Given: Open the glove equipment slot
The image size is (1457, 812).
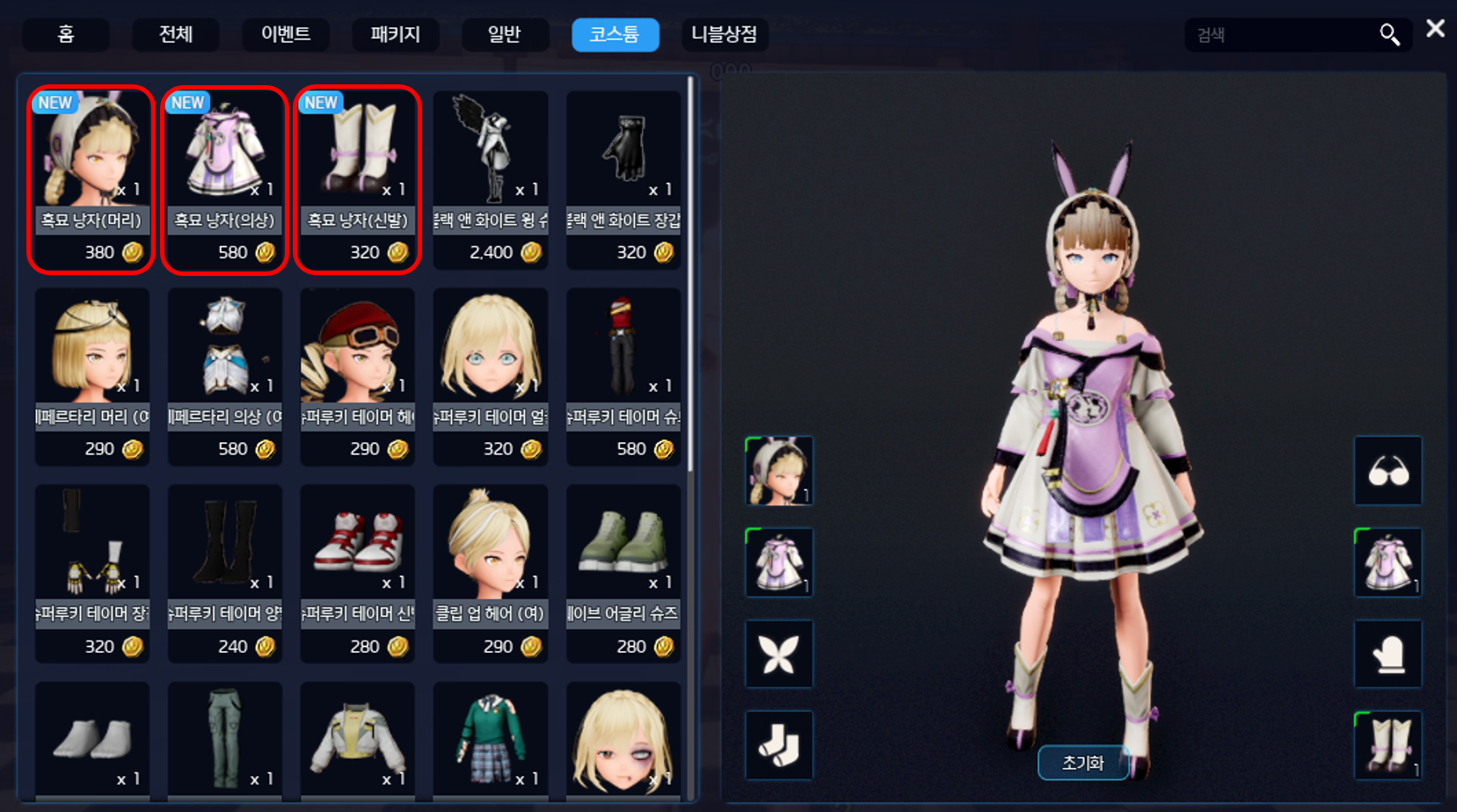Looking at the screenshot, I should coord(1388,654).
